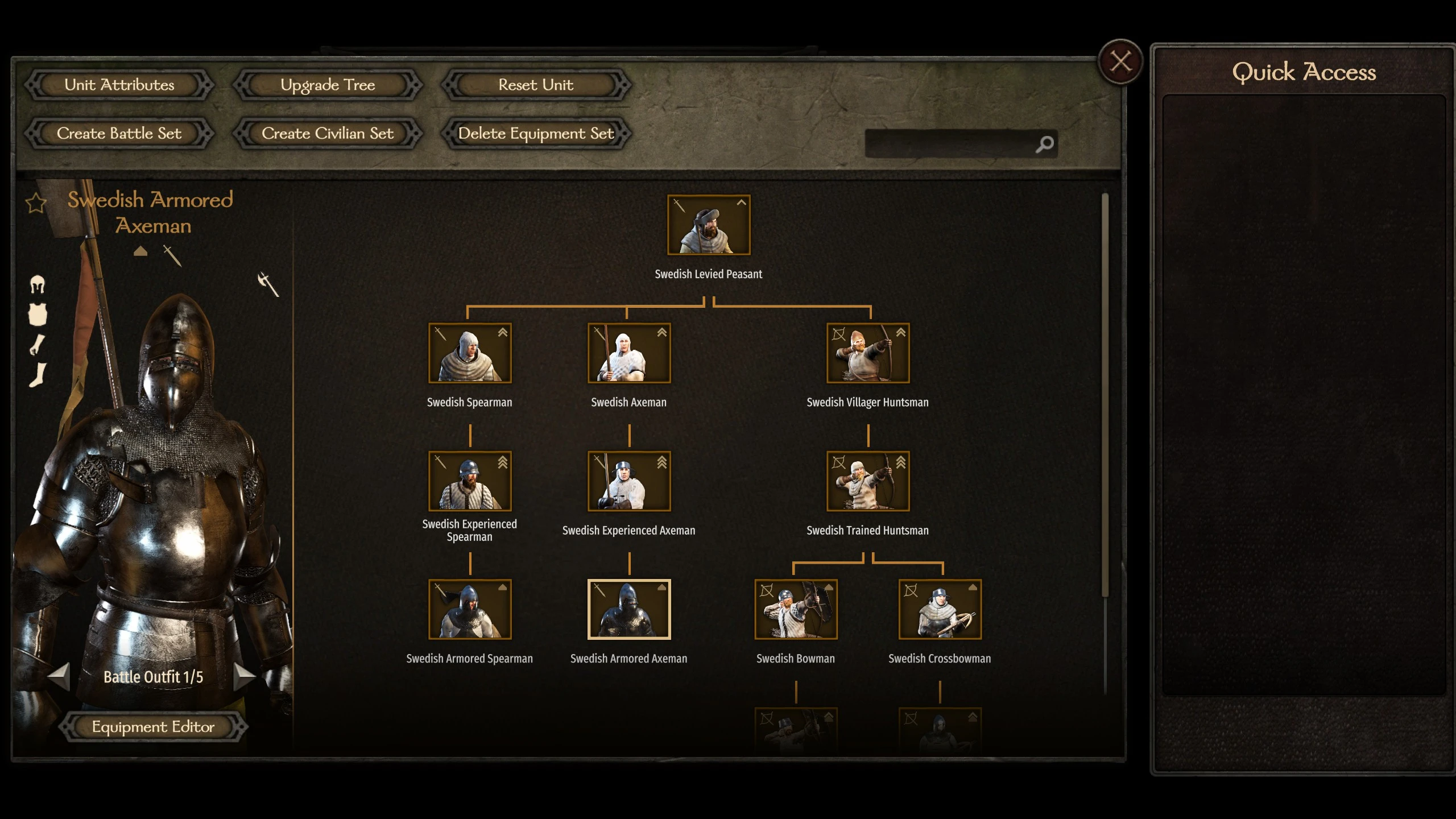Create a new Civilian Set
1456x819 pixels.
(328, 134)
